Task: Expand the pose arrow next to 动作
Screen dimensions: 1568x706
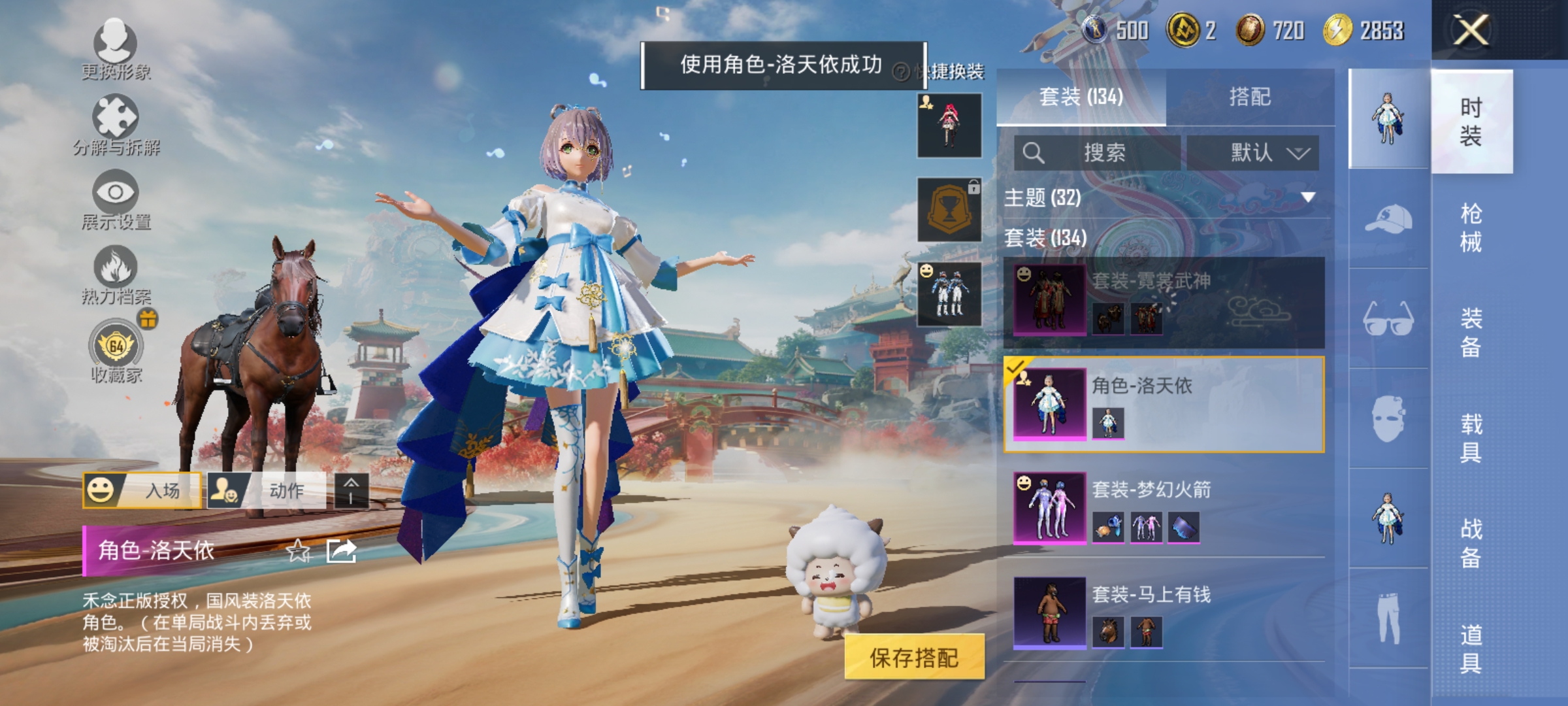Action: [x=351, y=491]
